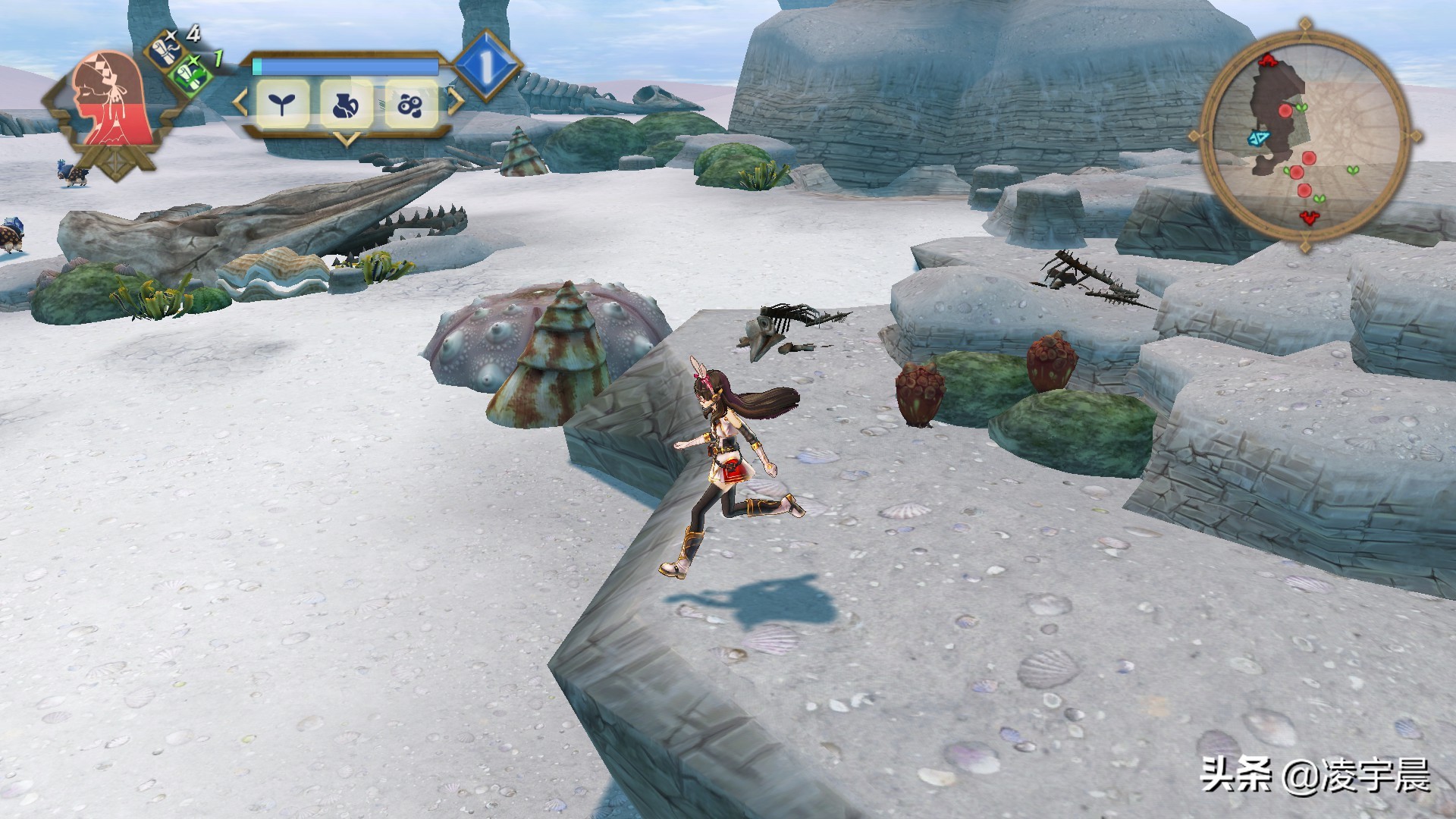This screenshot has width=1456, height=819.
Task: Click the blue diamond number 1 gem
Action: pos(486,67)
